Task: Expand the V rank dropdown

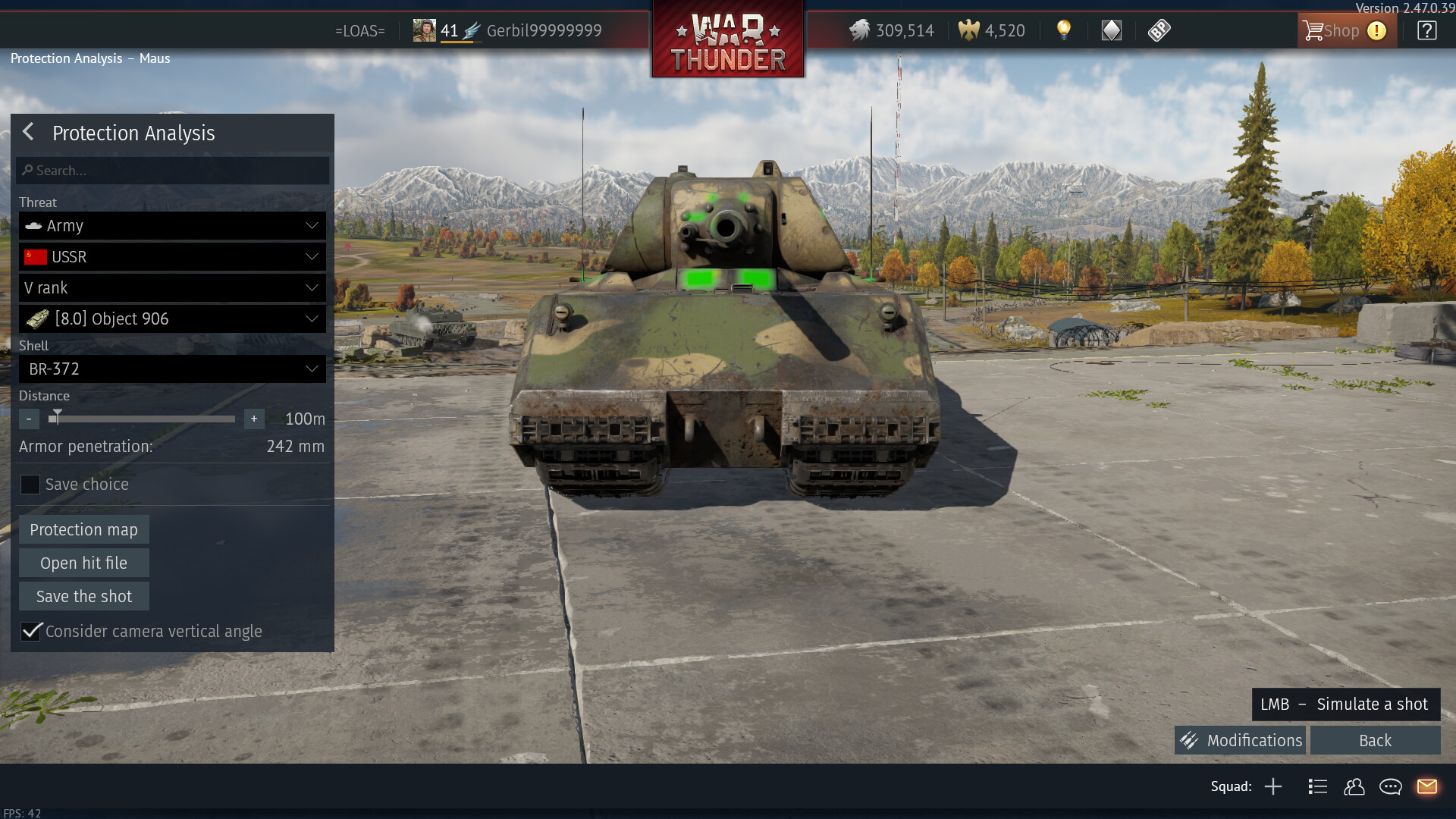Action: pyautogui.click(x=173, y=288)
